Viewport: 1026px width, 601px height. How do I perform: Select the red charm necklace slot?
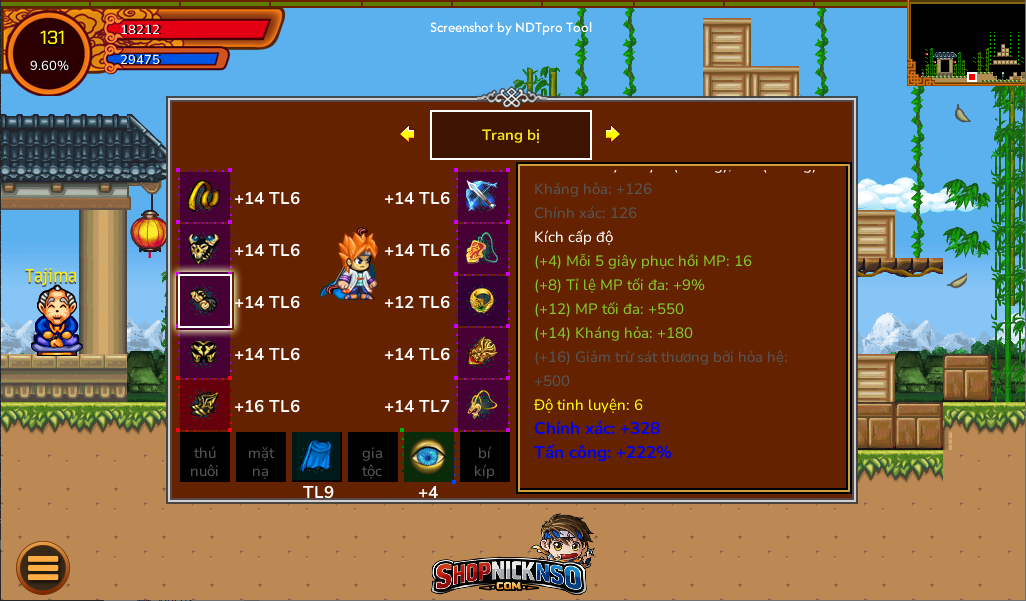pyautogui.click(x=483, y=249)
